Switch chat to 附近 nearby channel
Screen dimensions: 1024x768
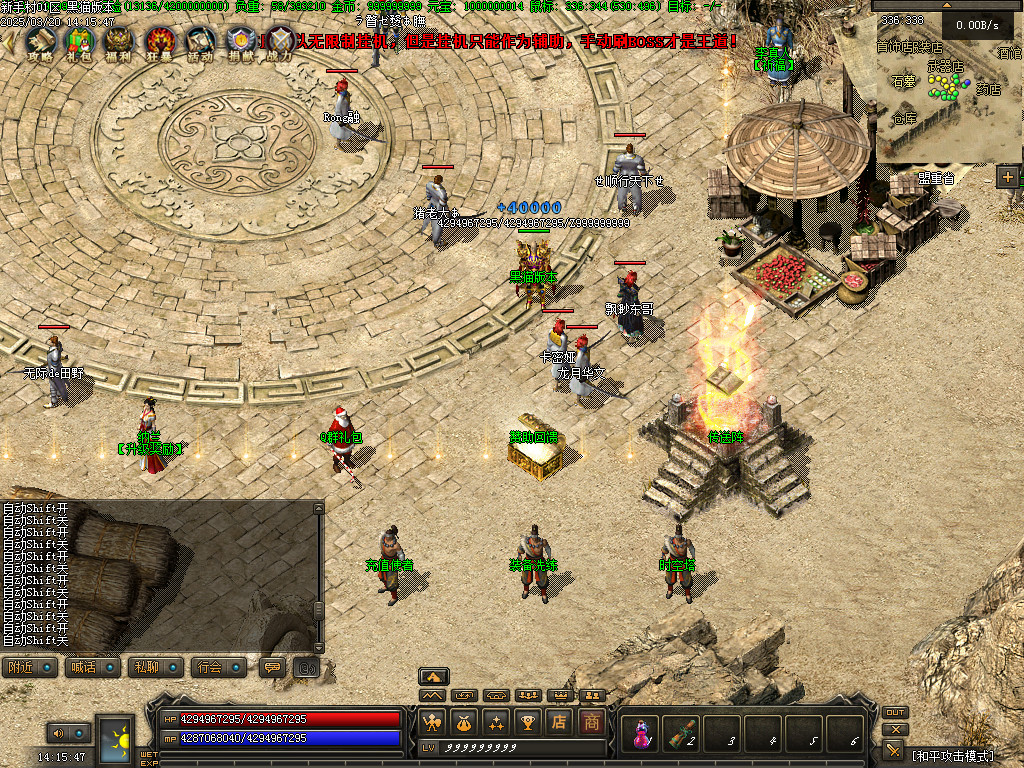point(28,667)
